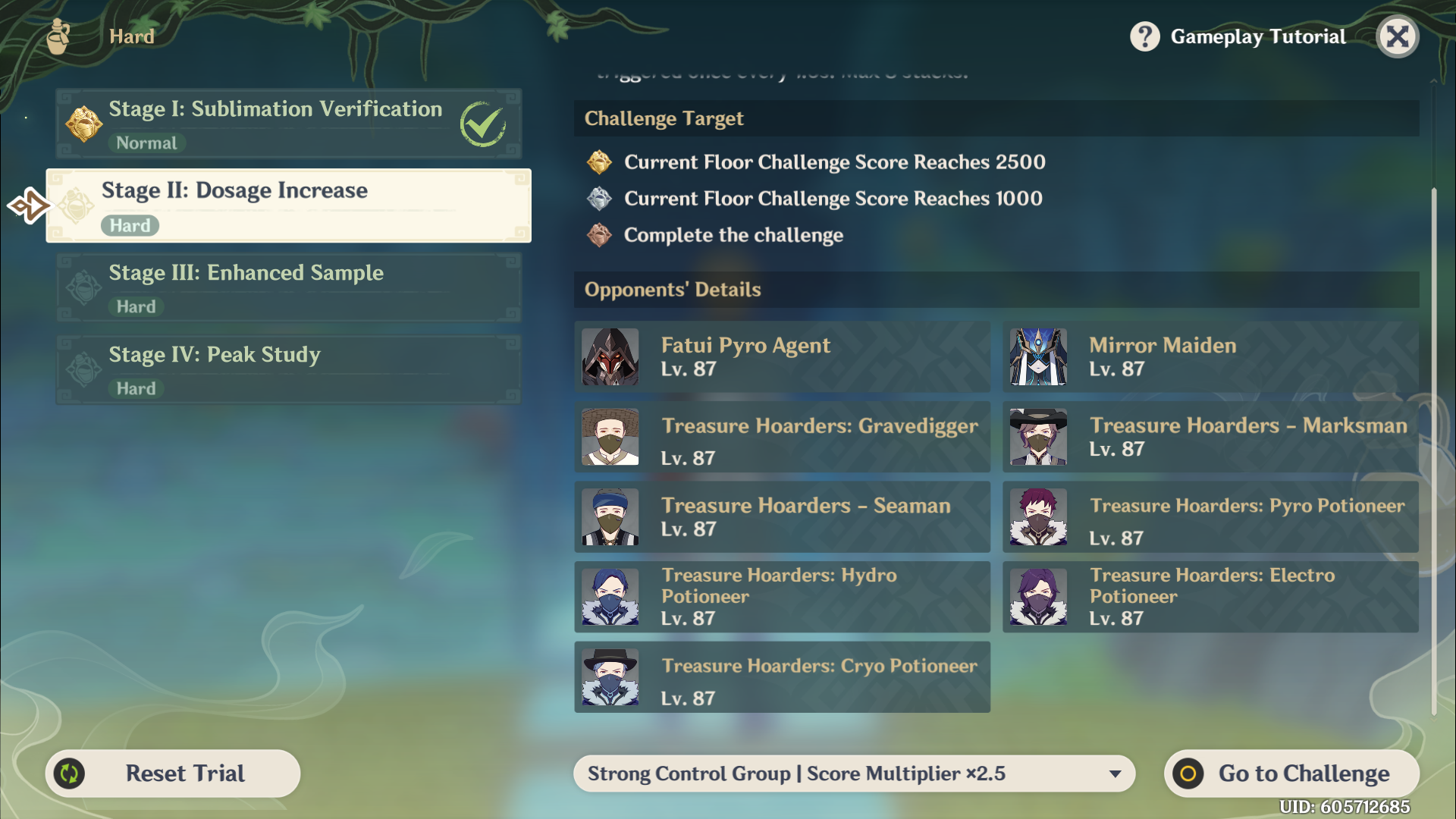Click the Treasure Hoarders: Cryo Potioneer portrait

click(610, 677)
